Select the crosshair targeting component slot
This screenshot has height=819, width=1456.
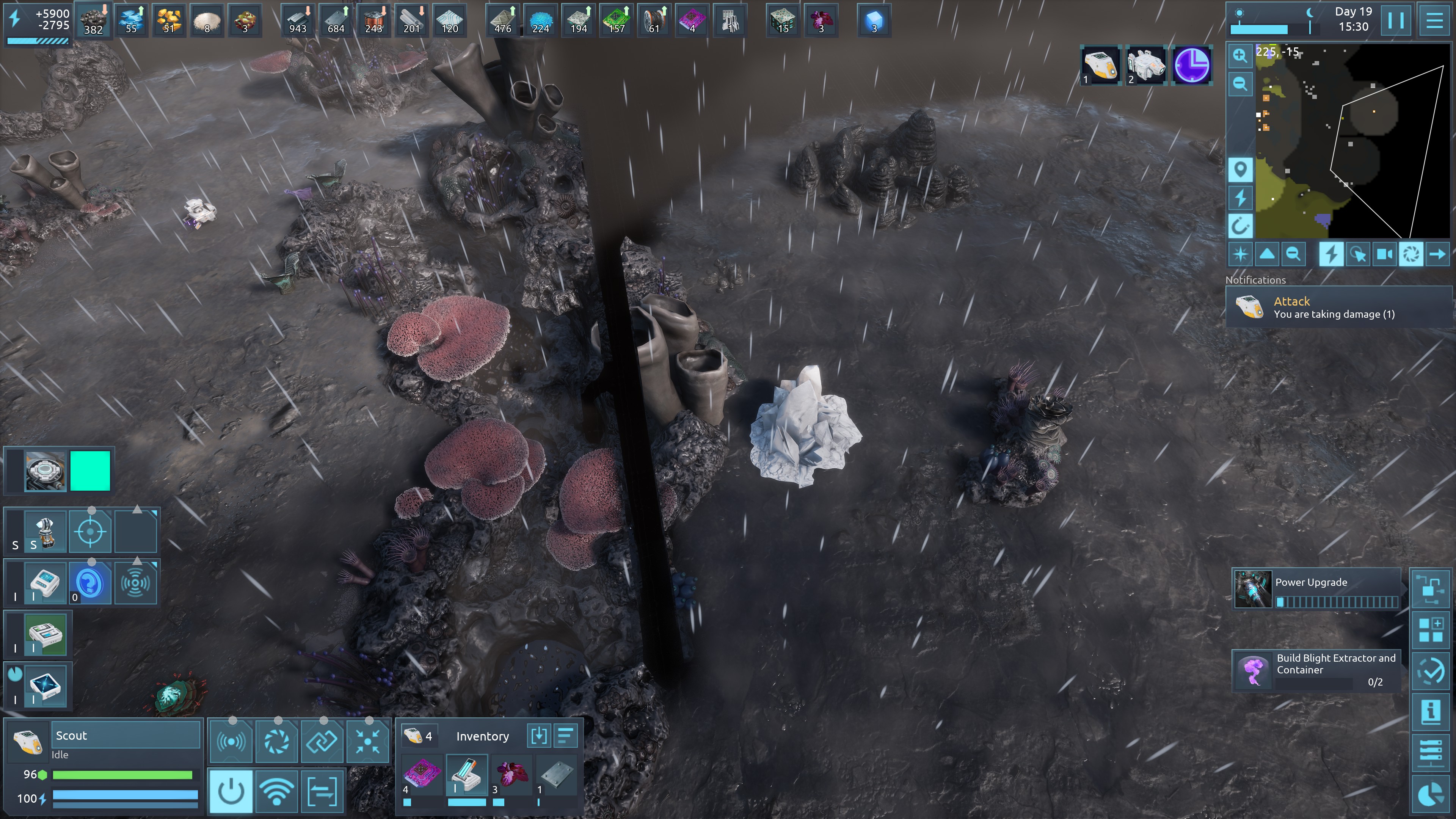click(90, 531)
